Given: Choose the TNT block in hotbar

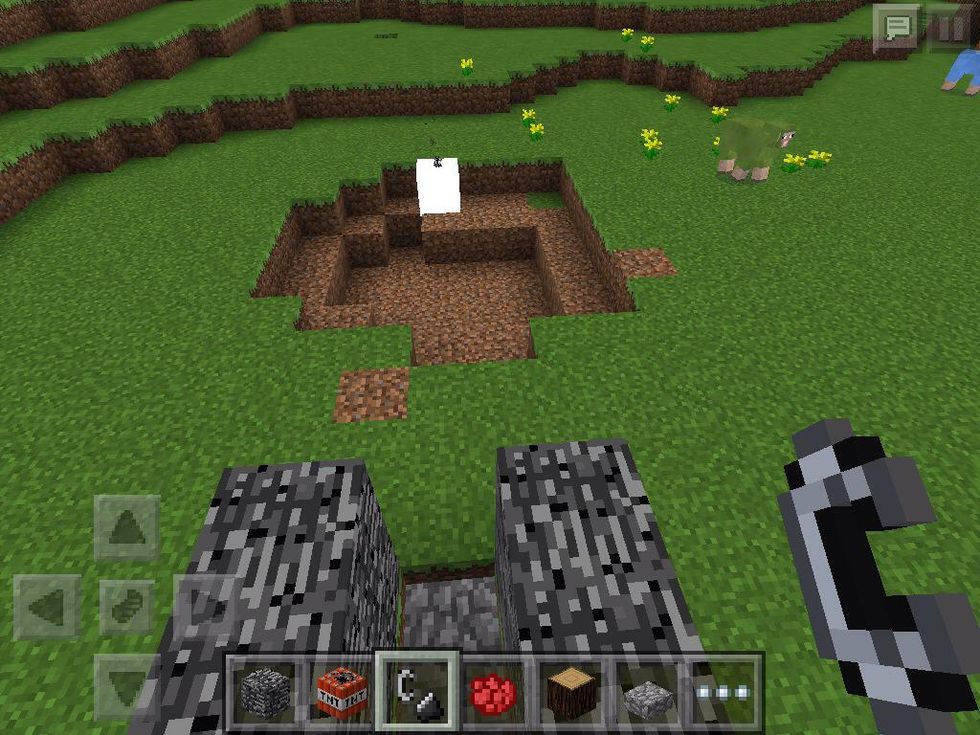Looking at the screenshot, I should 341,692.
